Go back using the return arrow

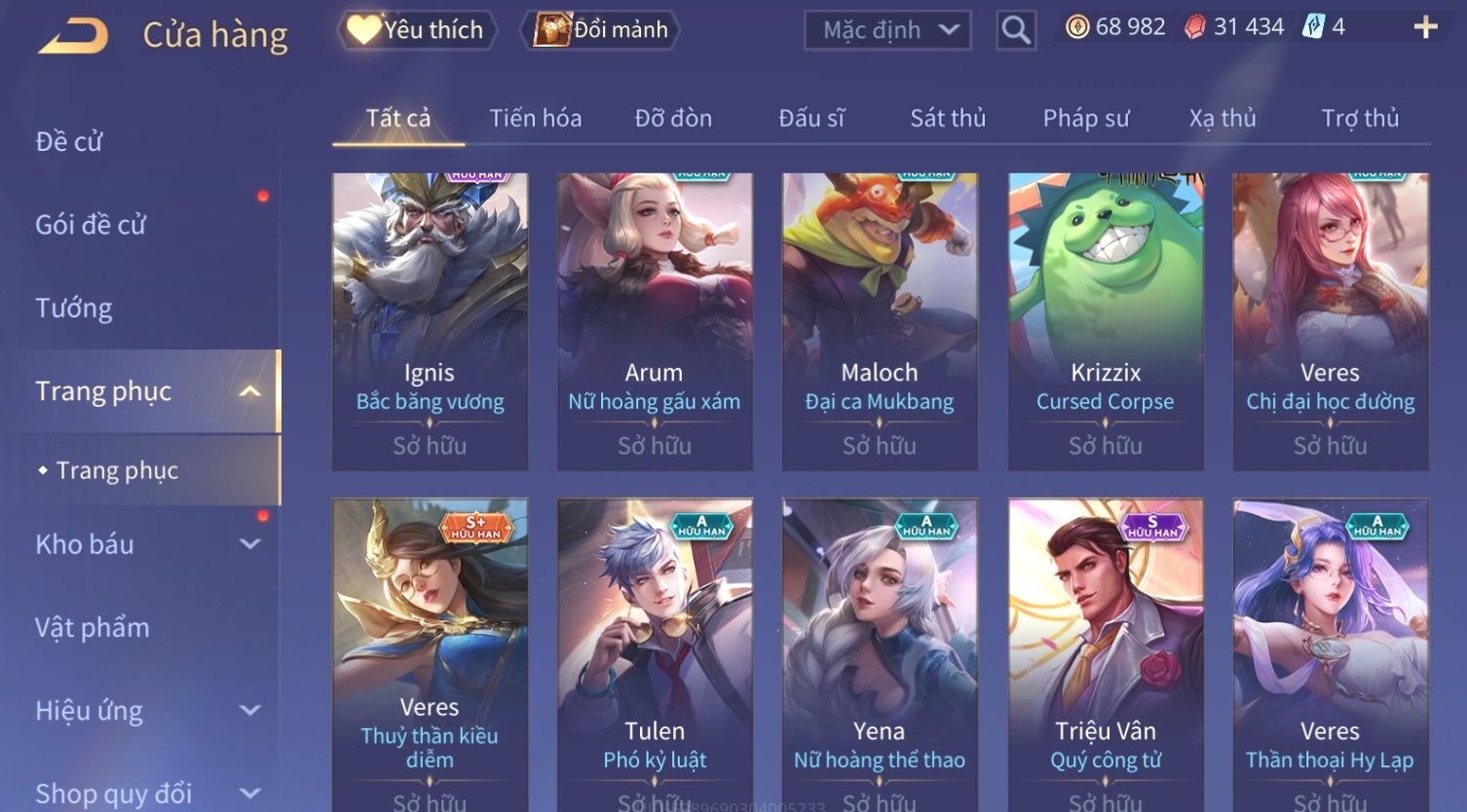(73, 36)
